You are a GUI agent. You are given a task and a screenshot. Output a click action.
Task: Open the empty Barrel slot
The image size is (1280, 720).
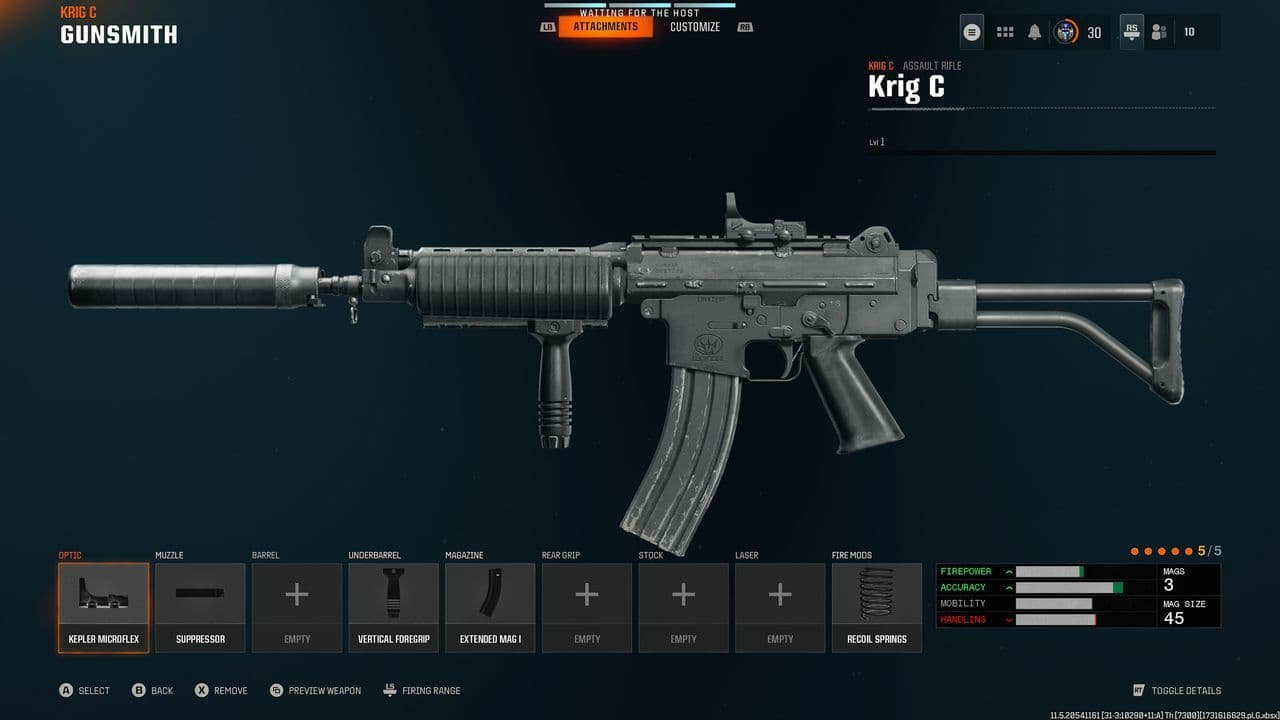click(x=297, y=607)
